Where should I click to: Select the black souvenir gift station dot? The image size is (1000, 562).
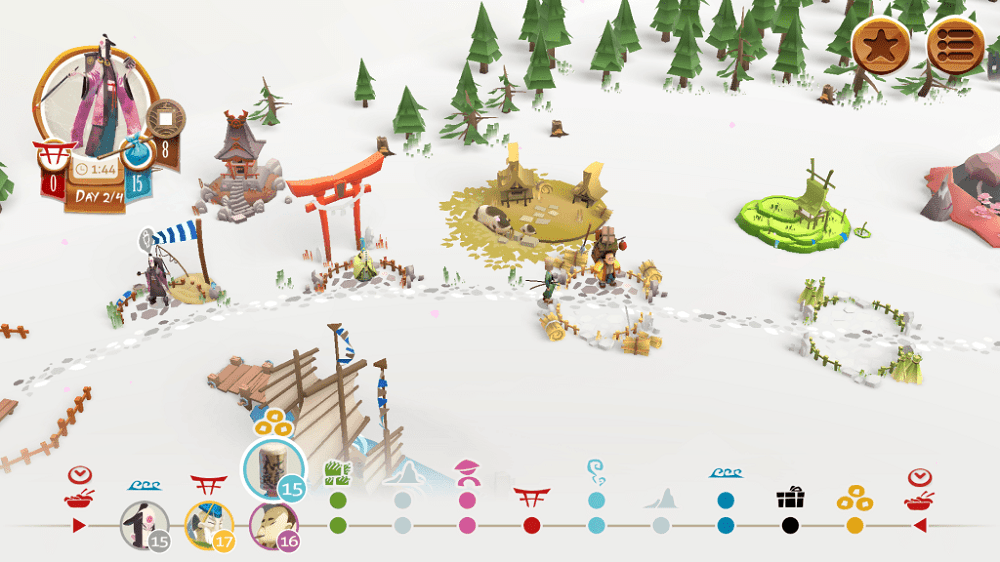790,525
